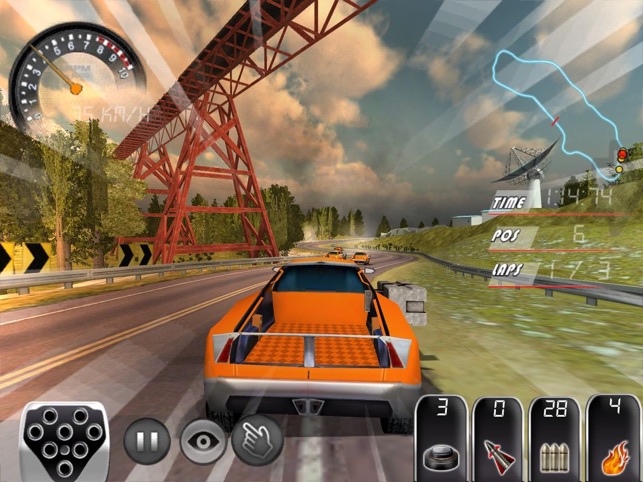This screenshot has width=643, height=482.
Task: Drop a landmine from the mine slot
Action: pyautogui.click(x=439, y=439)
